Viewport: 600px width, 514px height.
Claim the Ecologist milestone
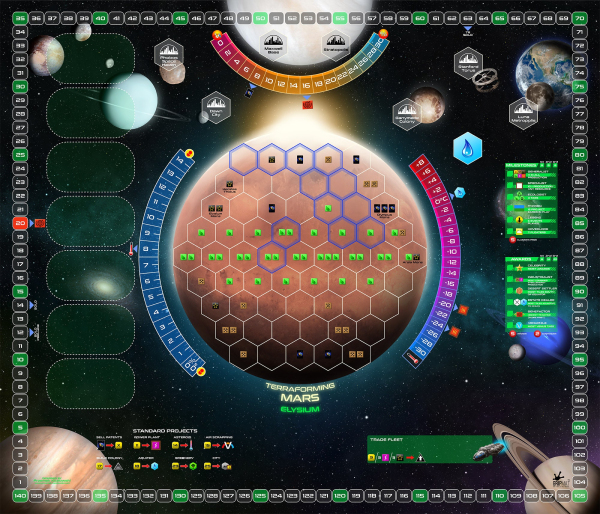click(536, 197)
